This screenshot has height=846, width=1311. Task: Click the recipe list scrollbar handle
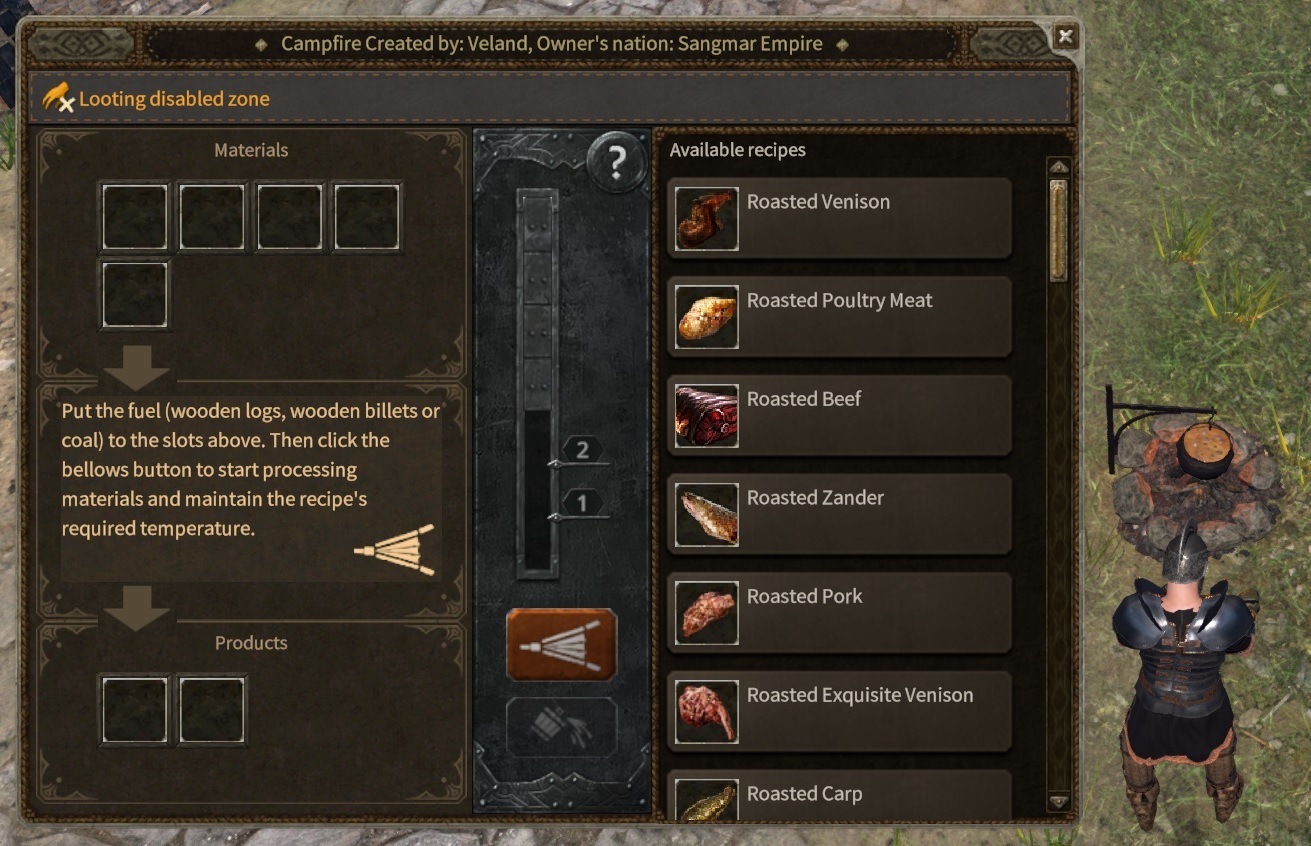click(1058, 230)
